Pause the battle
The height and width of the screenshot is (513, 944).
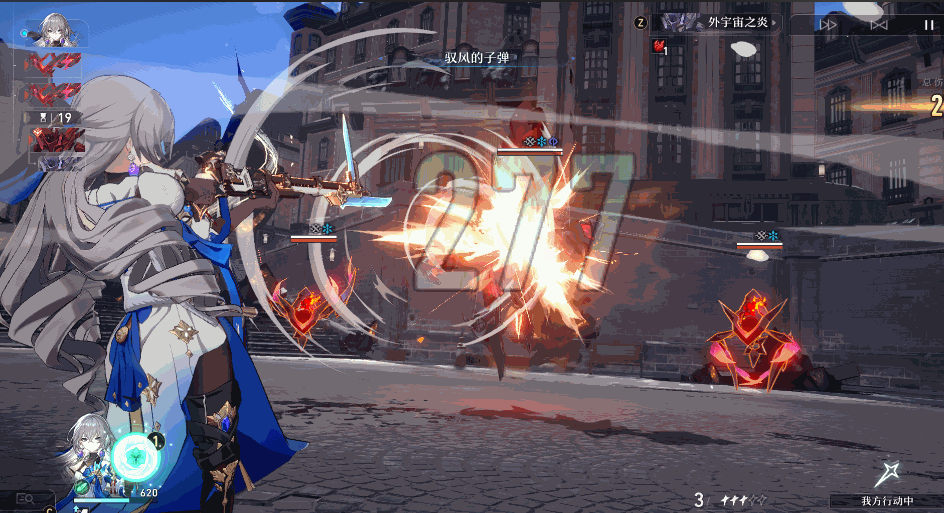929,24
